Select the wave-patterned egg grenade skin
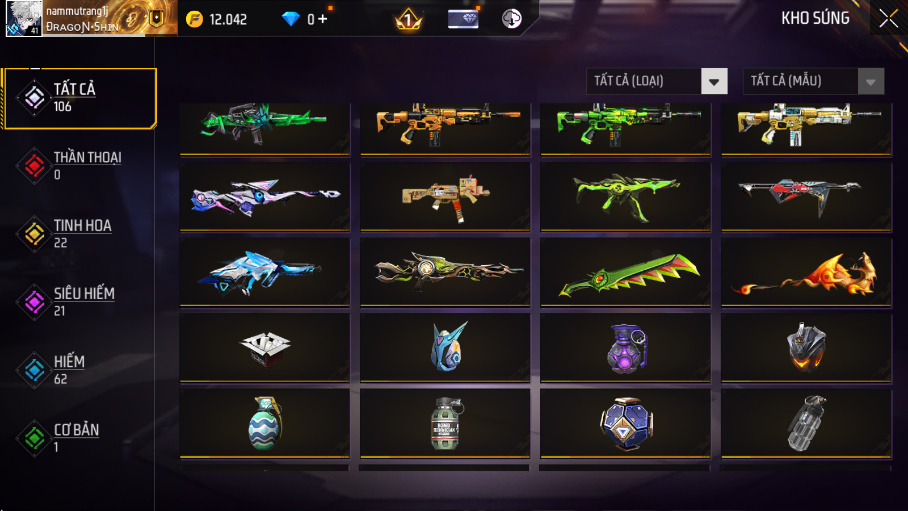 (x=265, y=423)
